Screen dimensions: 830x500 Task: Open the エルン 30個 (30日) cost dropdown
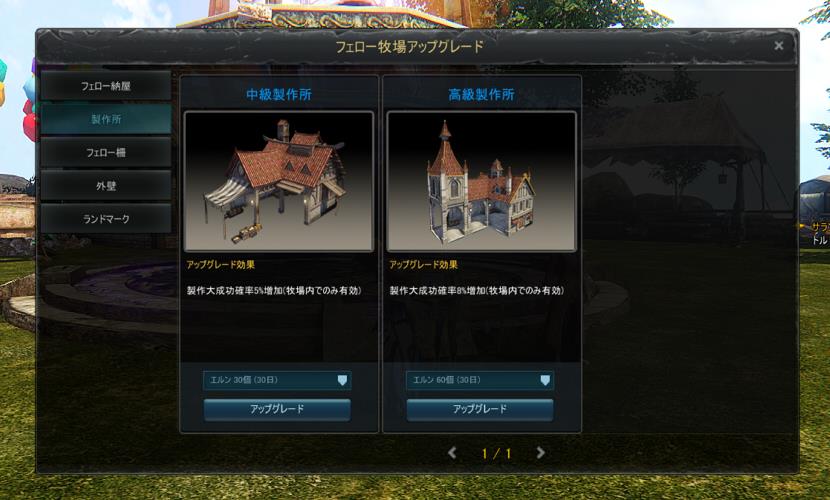[x=277, y=380]
